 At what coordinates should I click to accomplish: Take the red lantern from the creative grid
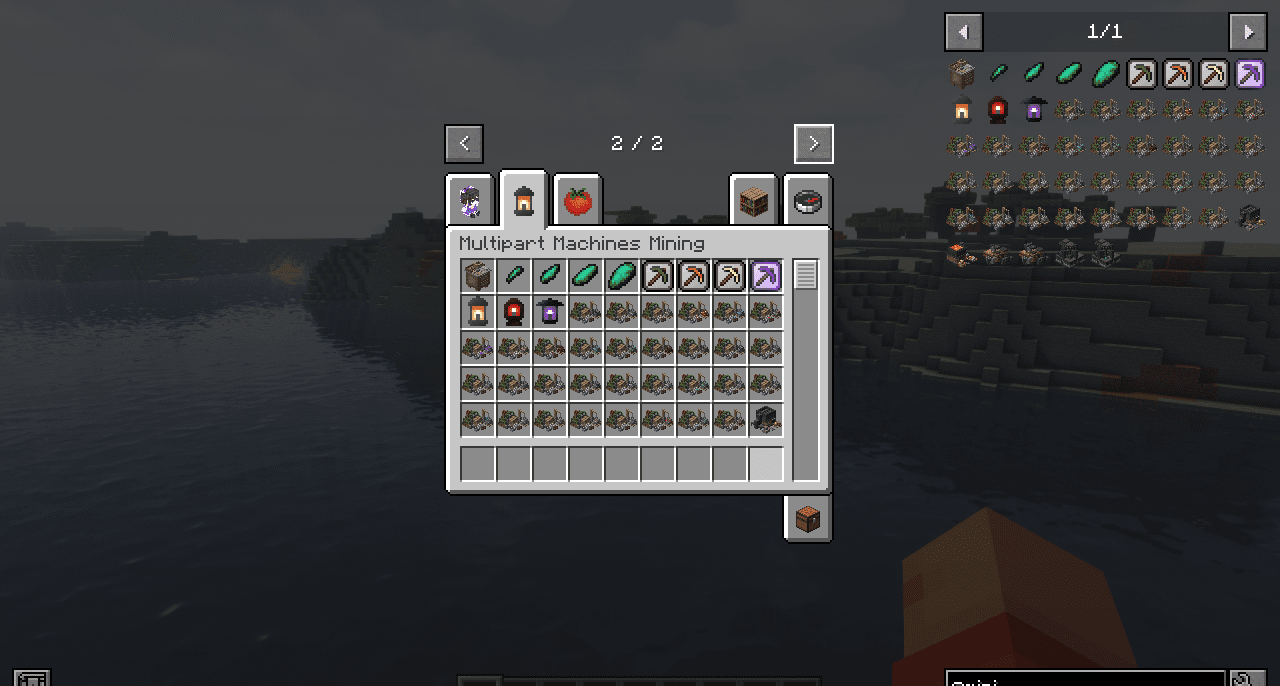click(x=514, y=312)
